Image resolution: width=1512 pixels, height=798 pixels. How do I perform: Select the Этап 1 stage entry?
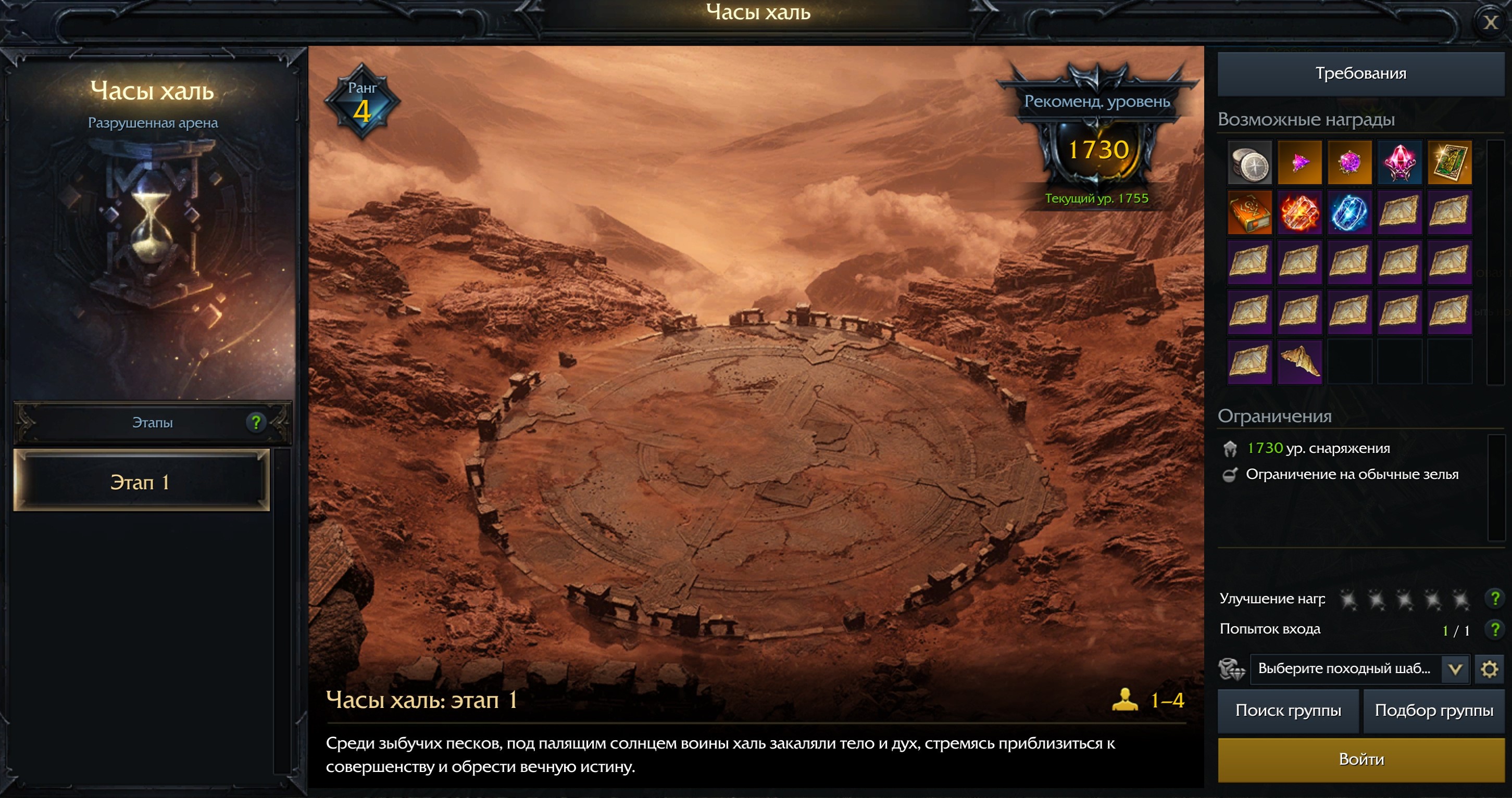click(x=141, y=482)
